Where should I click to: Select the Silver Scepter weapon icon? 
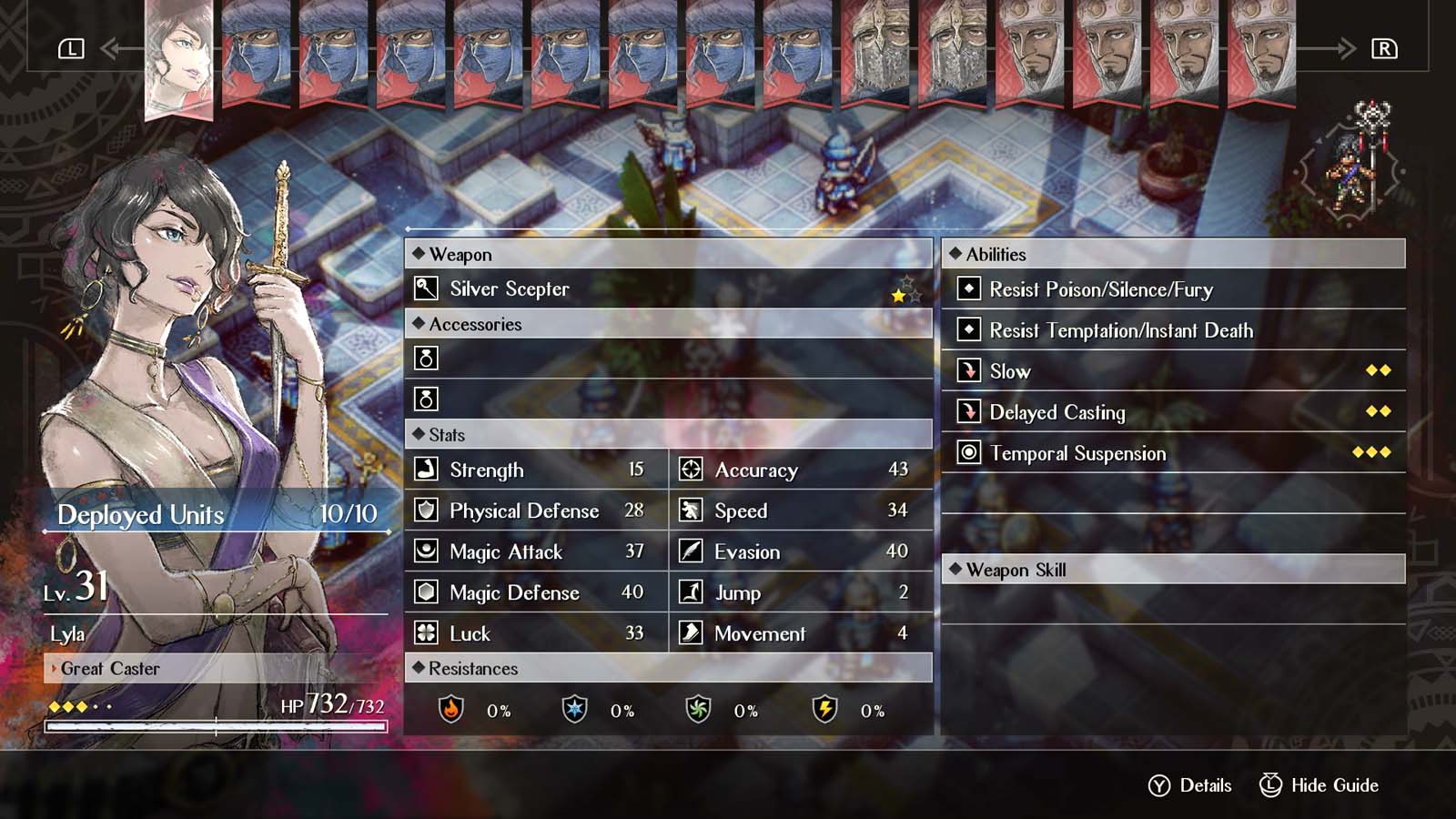click(427, 288)
